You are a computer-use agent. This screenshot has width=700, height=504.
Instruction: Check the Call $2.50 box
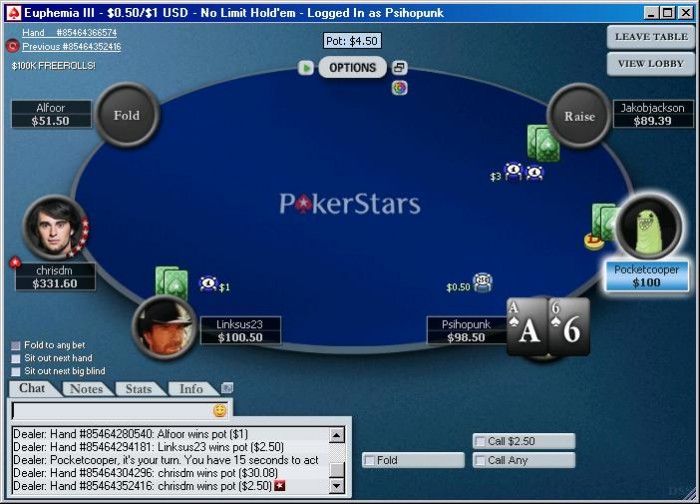click(479, 441)
